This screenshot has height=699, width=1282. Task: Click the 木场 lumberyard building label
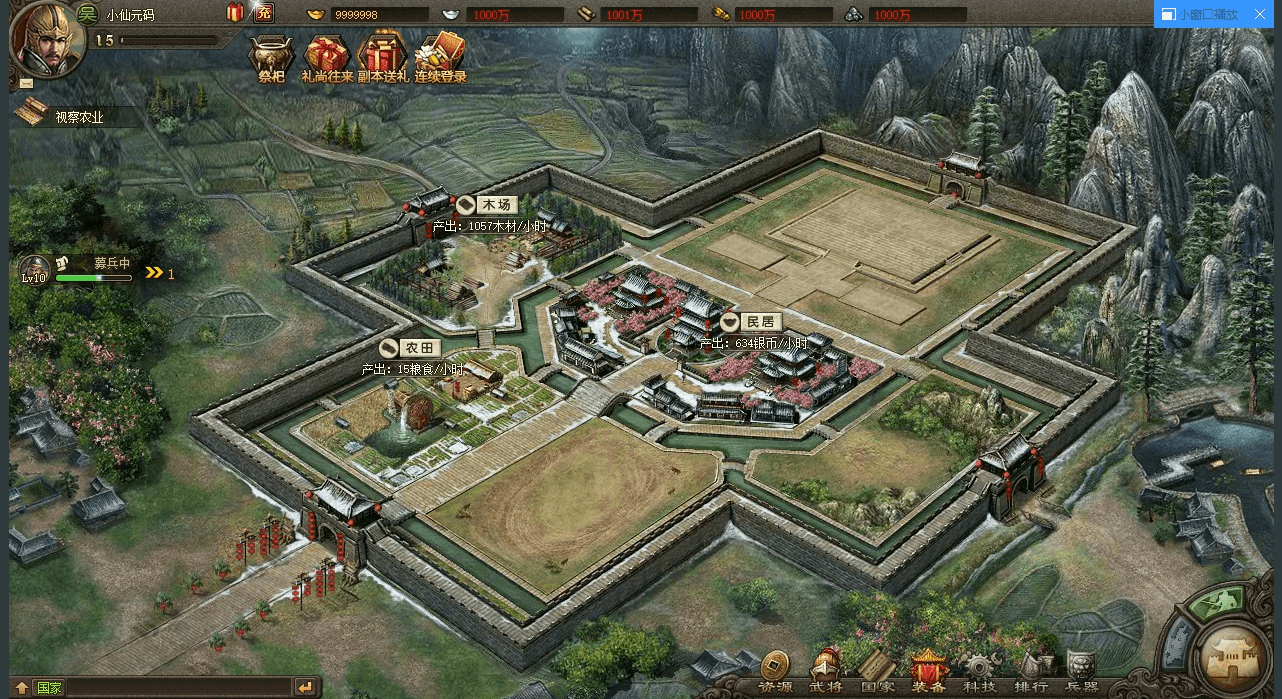click(492, 205)
